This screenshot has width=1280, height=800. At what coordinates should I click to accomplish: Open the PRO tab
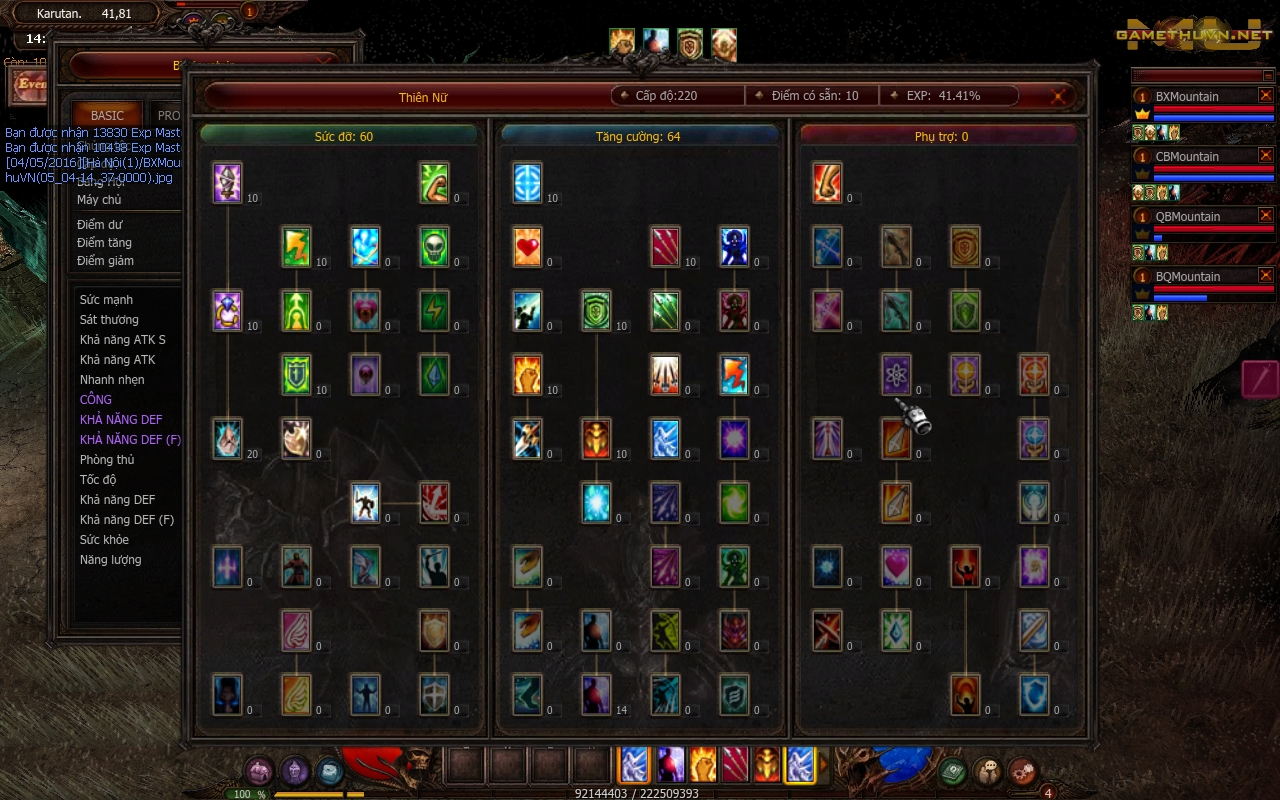168,115
